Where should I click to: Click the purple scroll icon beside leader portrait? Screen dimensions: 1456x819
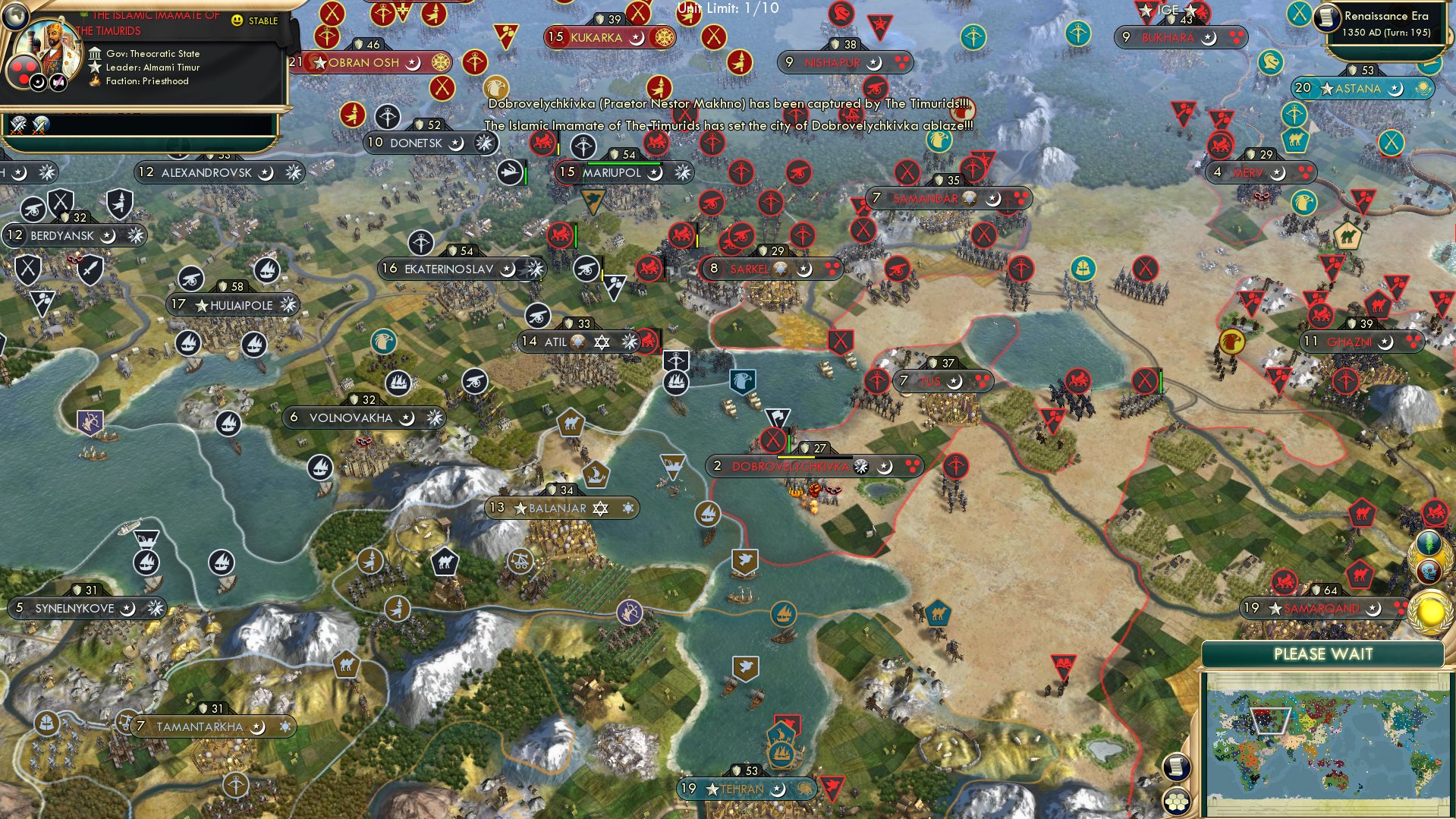coord(57,82)
